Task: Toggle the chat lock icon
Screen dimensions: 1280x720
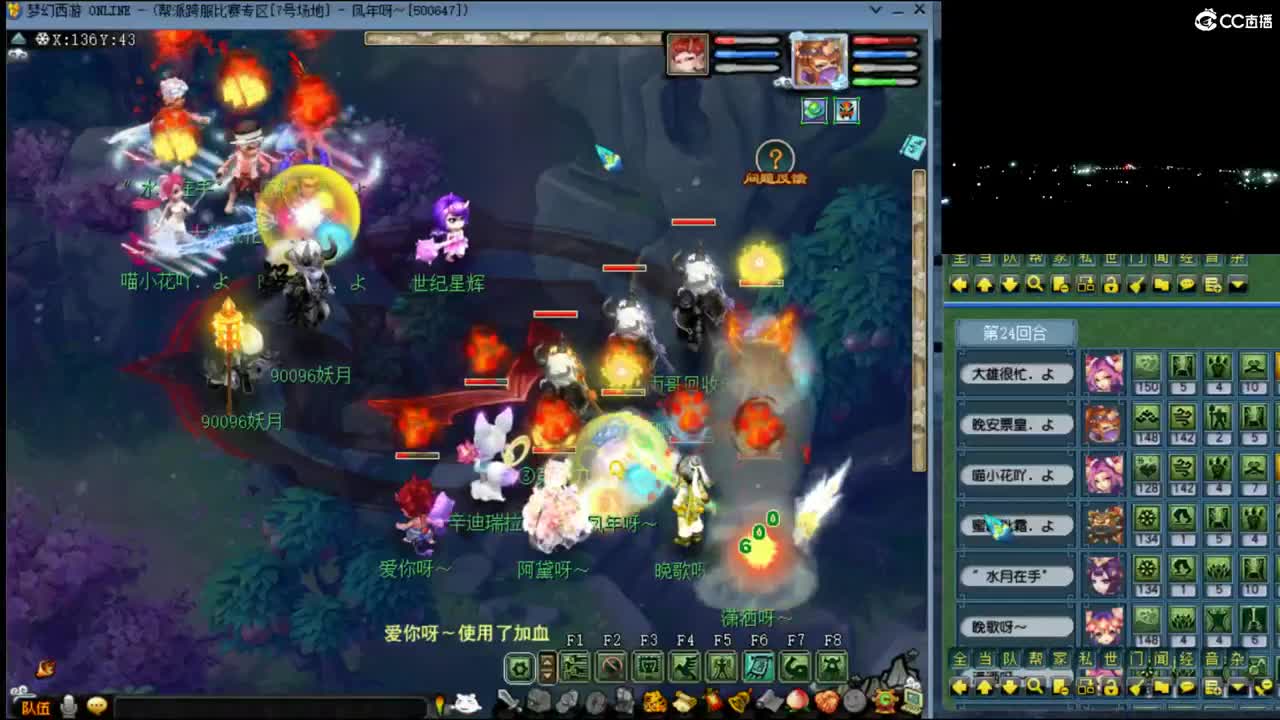Action: click(1111, 687)
